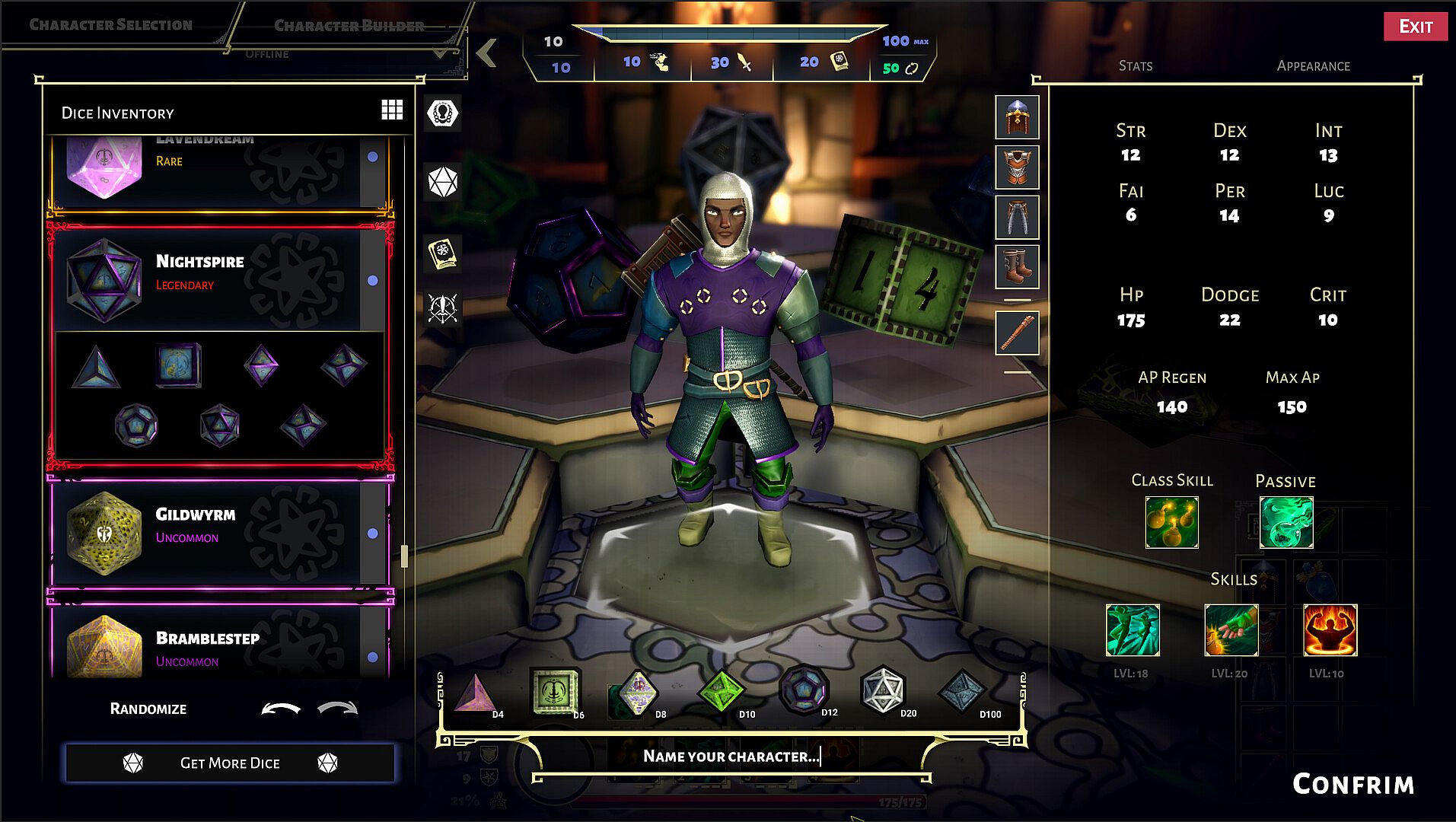Image resolution: width=1456 pixels, height=822 pixels.
Task: Go back with the left chevron arrow
Action: pyautogui.click(x=487, y=53)
